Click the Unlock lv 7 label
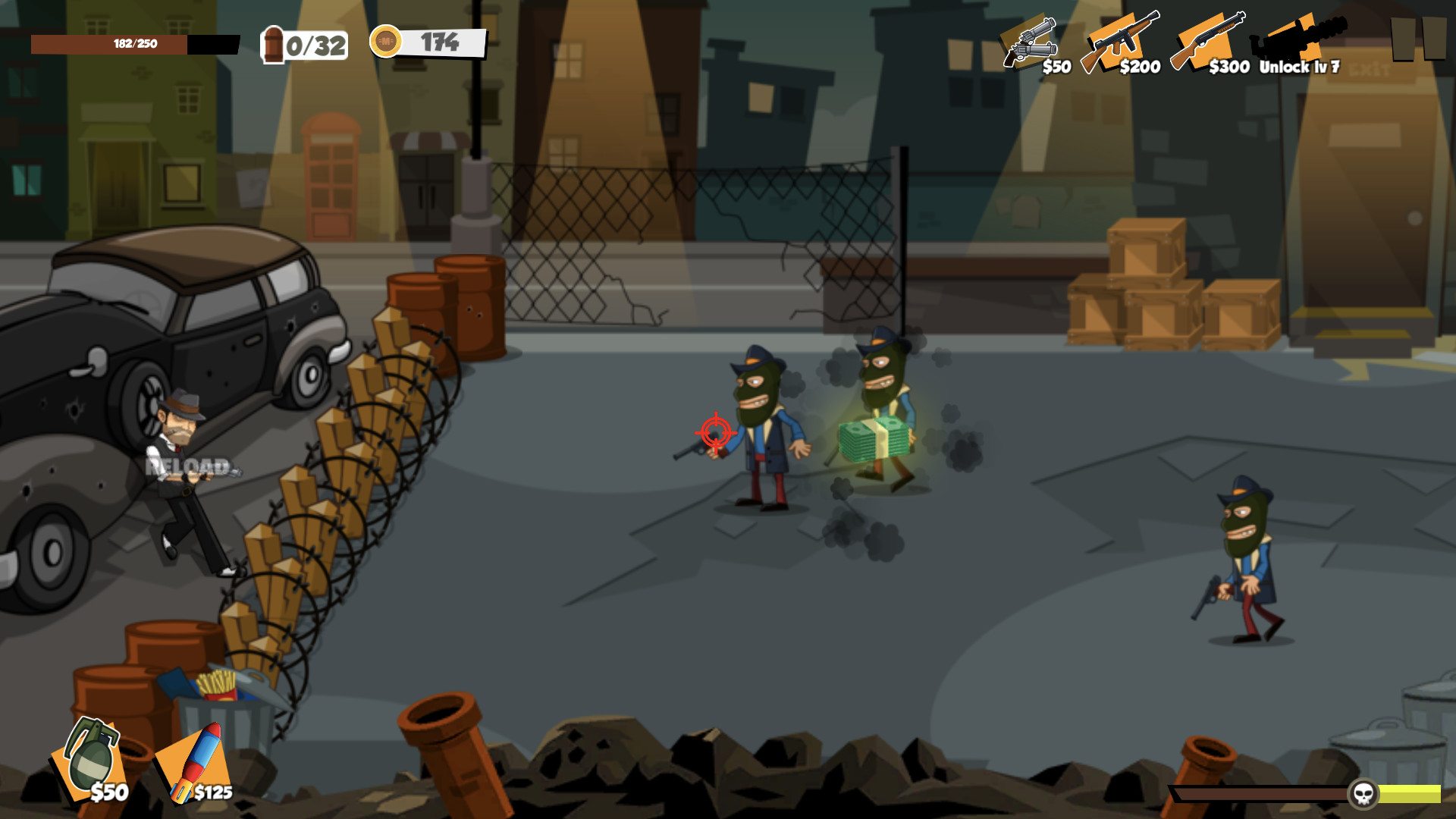Image resolution: width=1456 pixels, height=819 pixels. (1298, 68)
